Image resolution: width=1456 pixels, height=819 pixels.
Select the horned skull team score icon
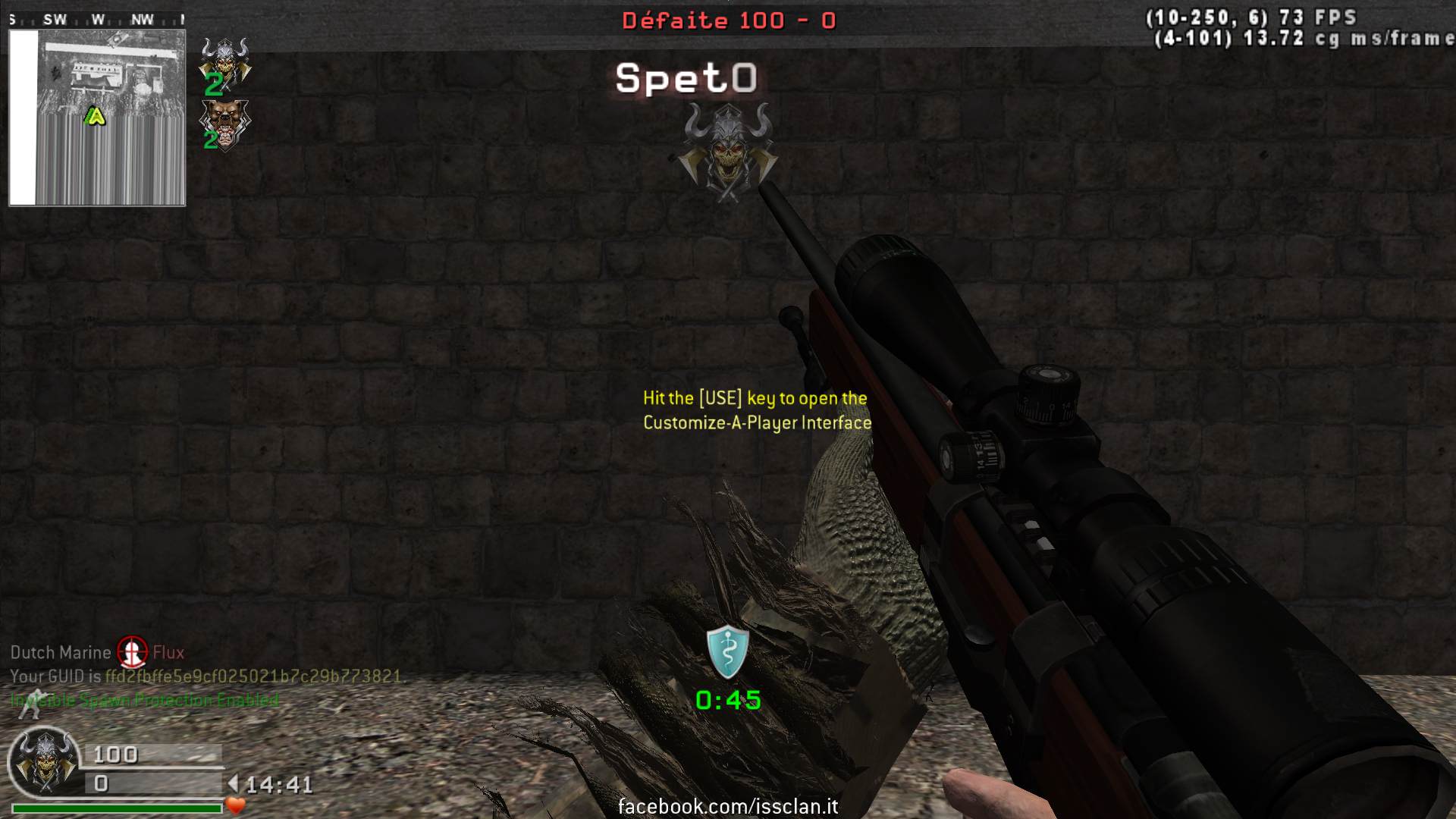224,60
